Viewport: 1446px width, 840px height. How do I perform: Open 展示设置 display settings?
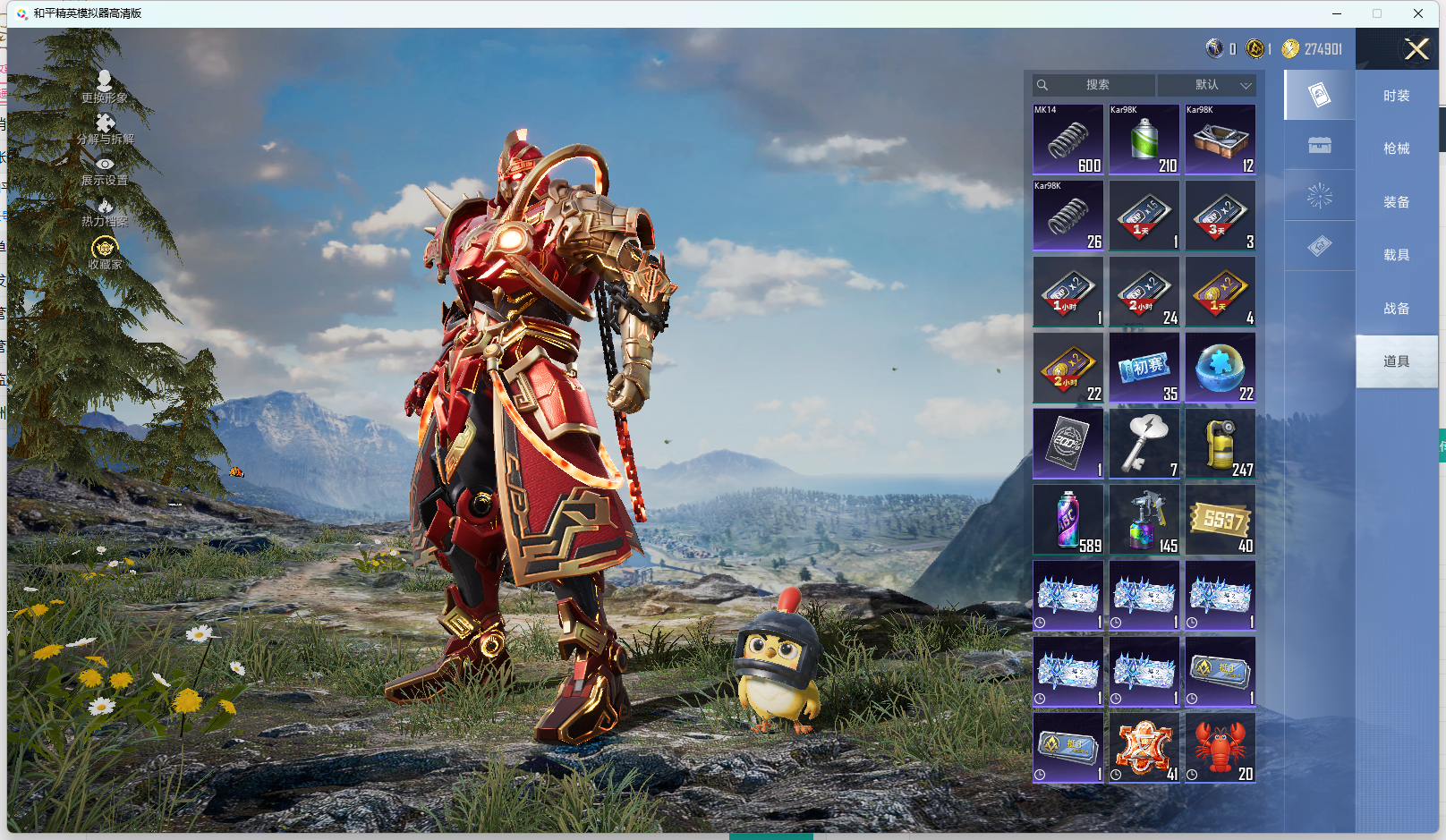pos(105,170)
